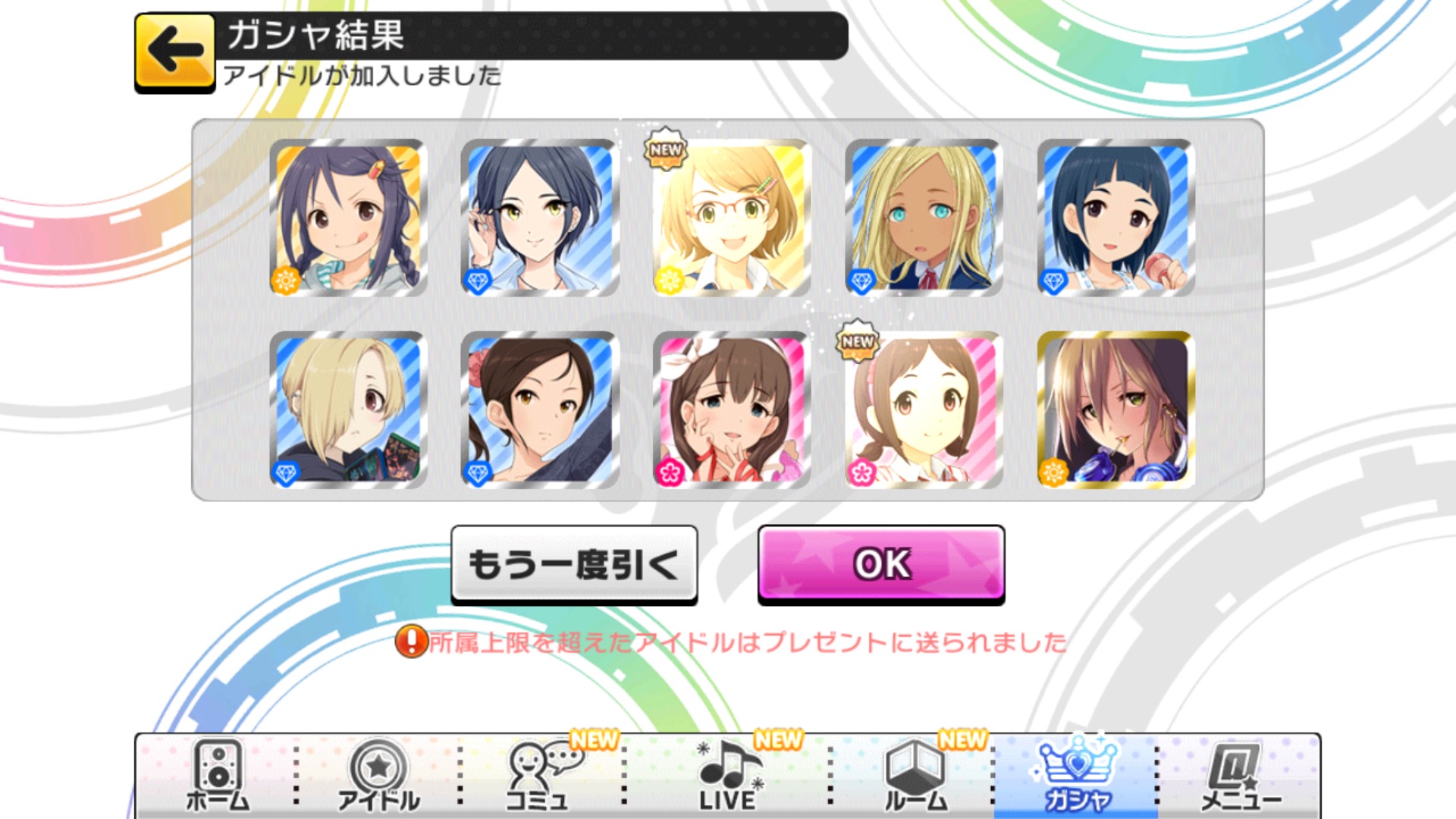Confirm results with the pink OK button
The width and height of the screenshot is (1456, 819).
881,564
